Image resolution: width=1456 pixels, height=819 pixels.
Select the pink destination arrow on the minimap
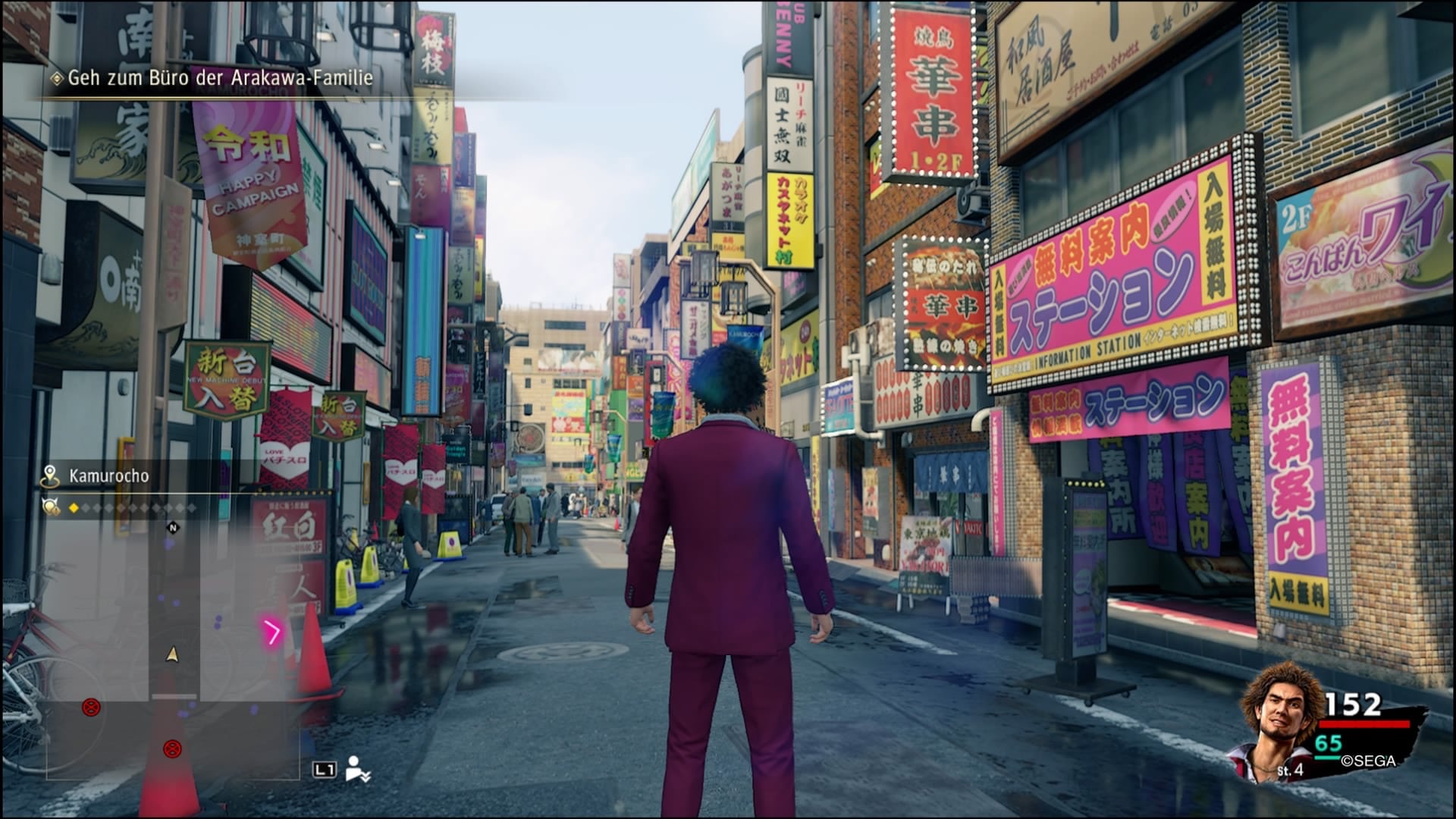271,632
